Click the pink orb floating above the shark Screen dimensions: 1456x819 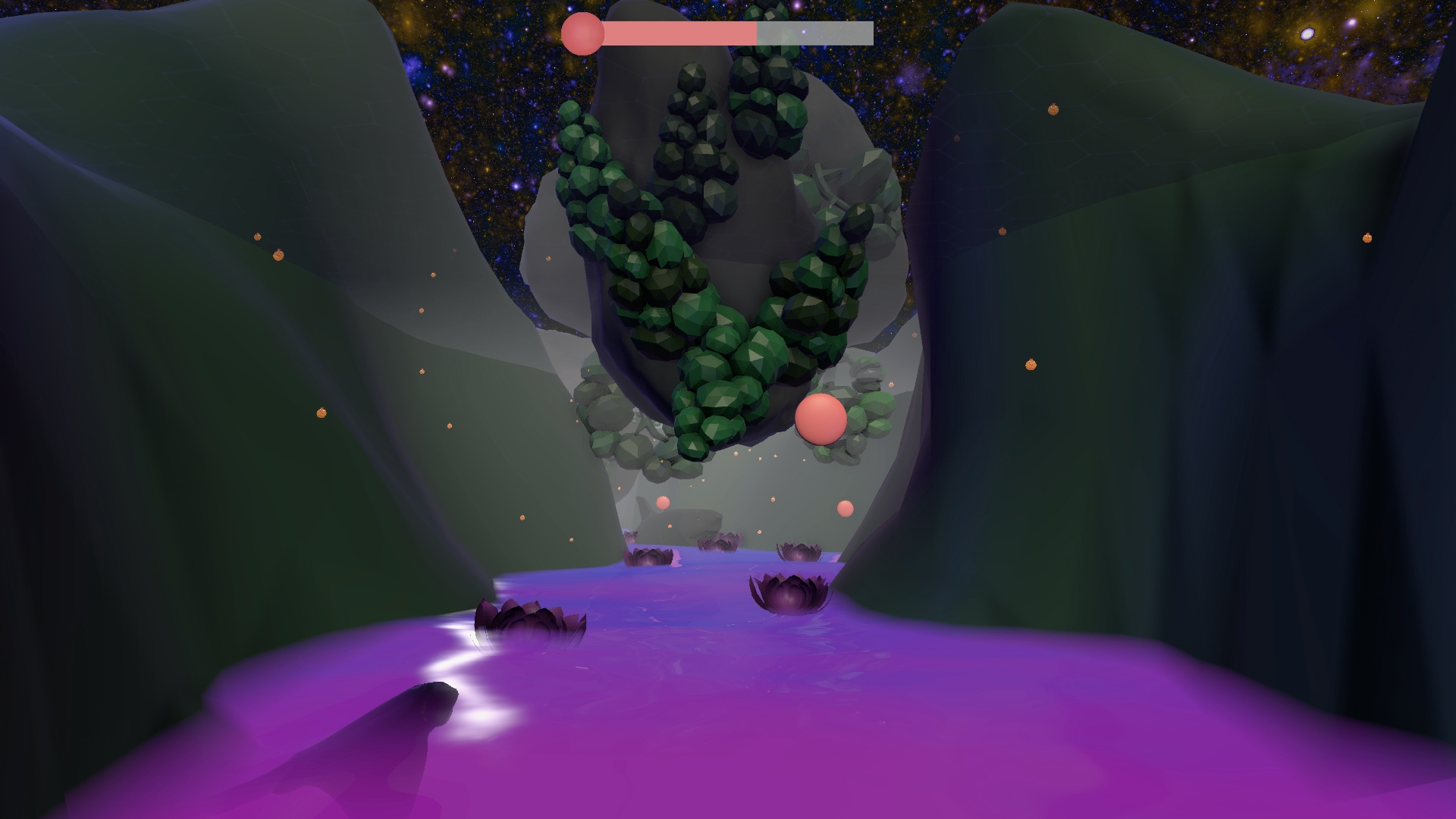click(663, 503)
